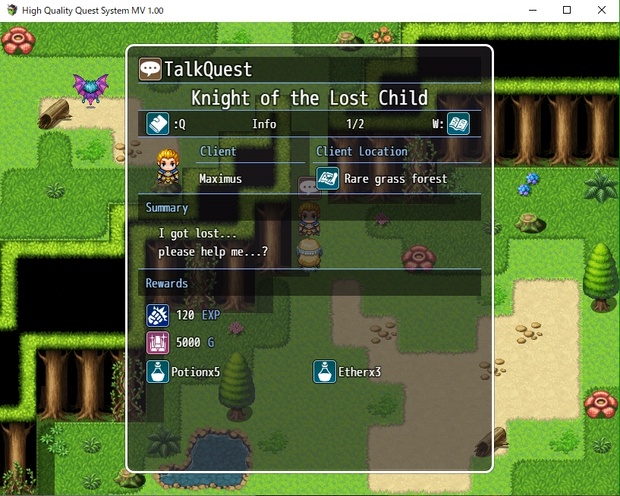This screenshot has width=620, height=496.
Task: Click the TalkQuest speech bubble icon
Action: 150,69
